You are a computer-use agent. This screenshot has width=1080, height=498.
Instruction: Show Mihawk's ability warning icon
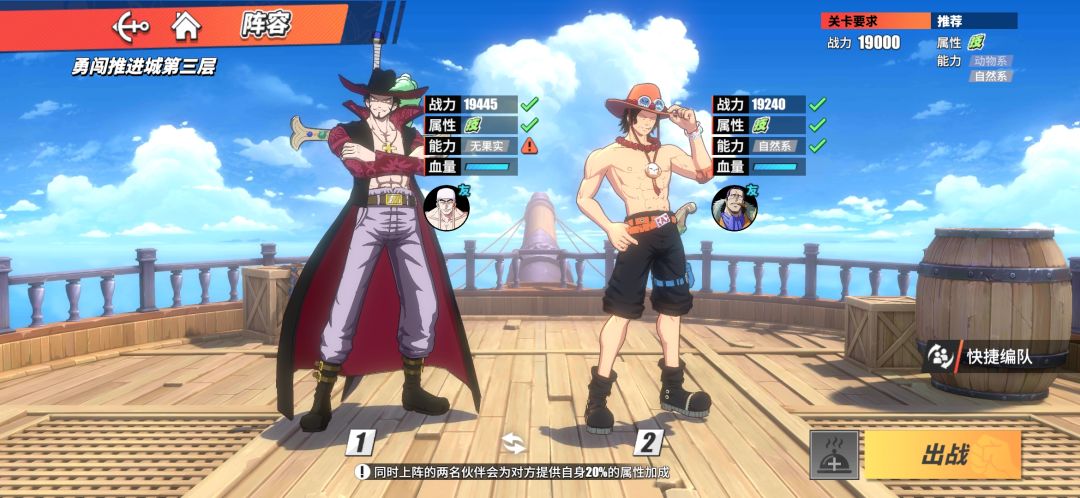pyautogui.click(x=530, y=145)
